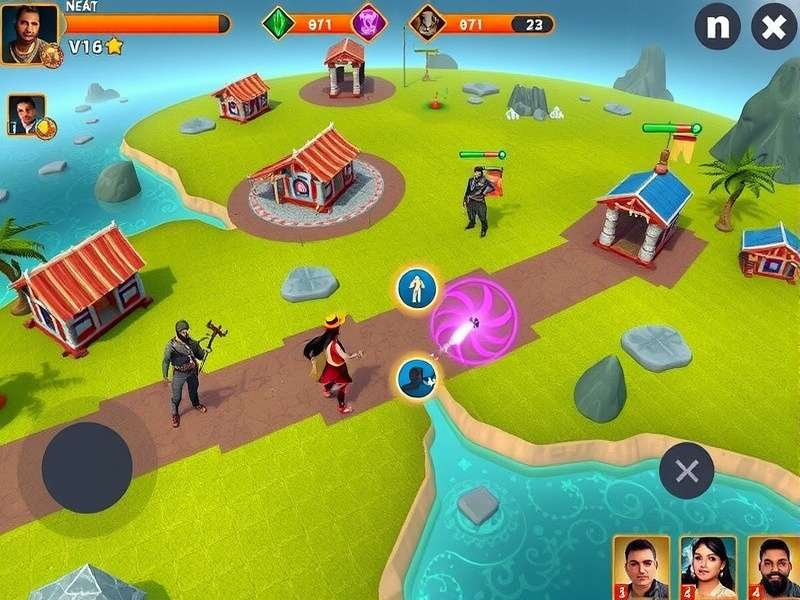Tap the virtual joystick circle
800x600 pixels.
tap(87, 468)
